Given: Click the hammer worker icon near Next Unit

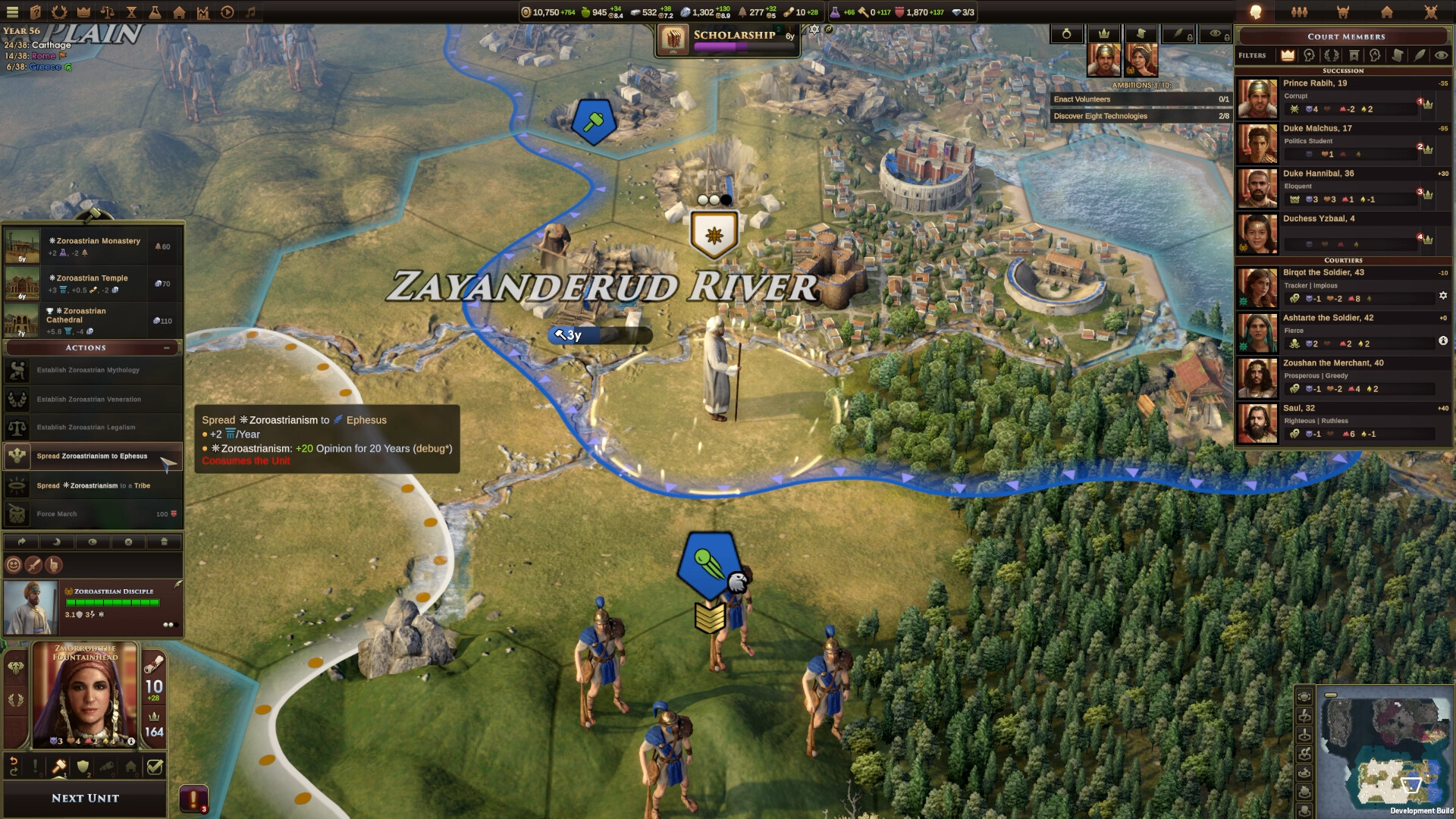Looking at the screenshot, I should (x=60, y=767).
